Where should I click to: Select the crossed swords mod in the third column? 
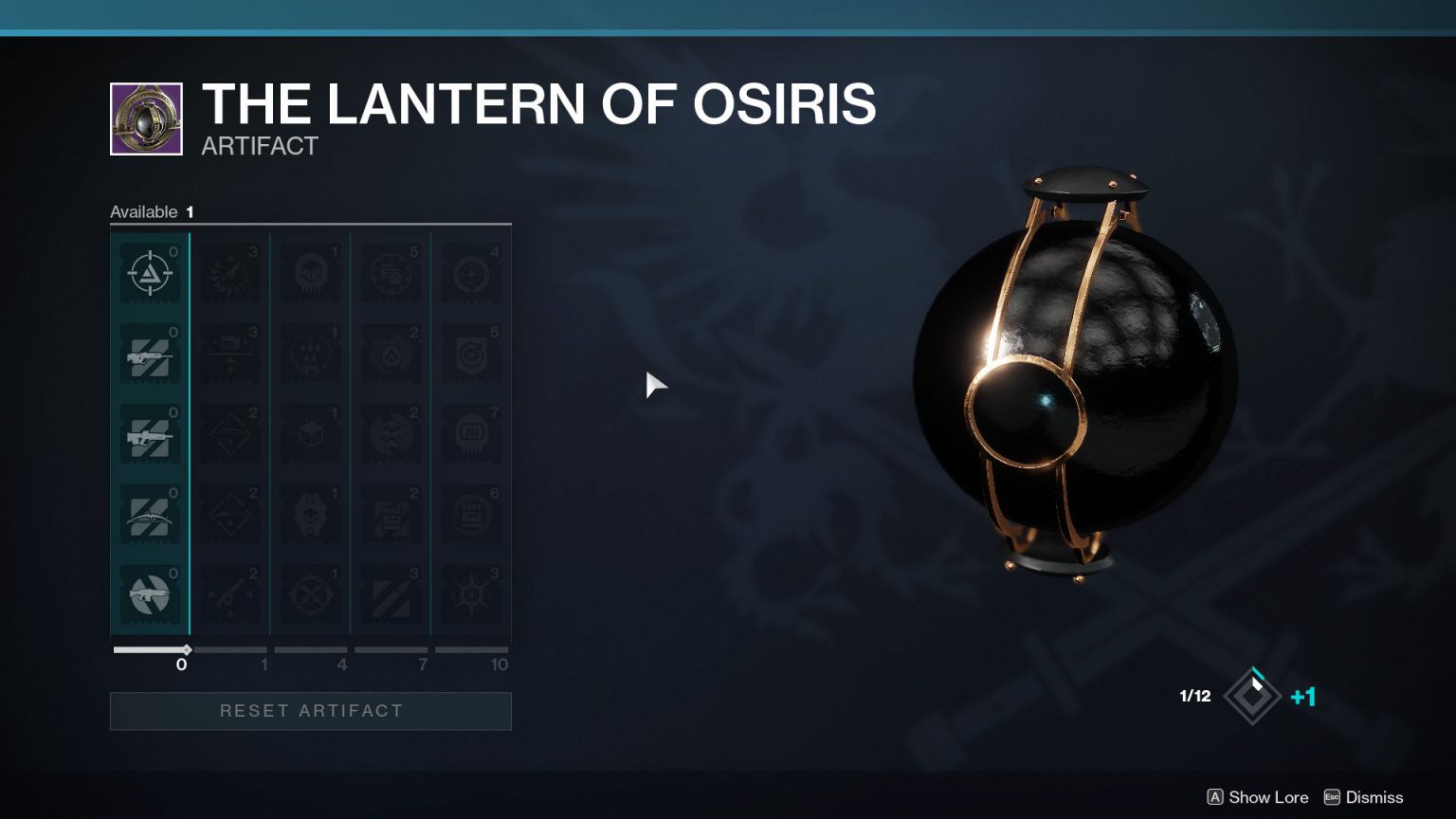click(x=310, y=594)
